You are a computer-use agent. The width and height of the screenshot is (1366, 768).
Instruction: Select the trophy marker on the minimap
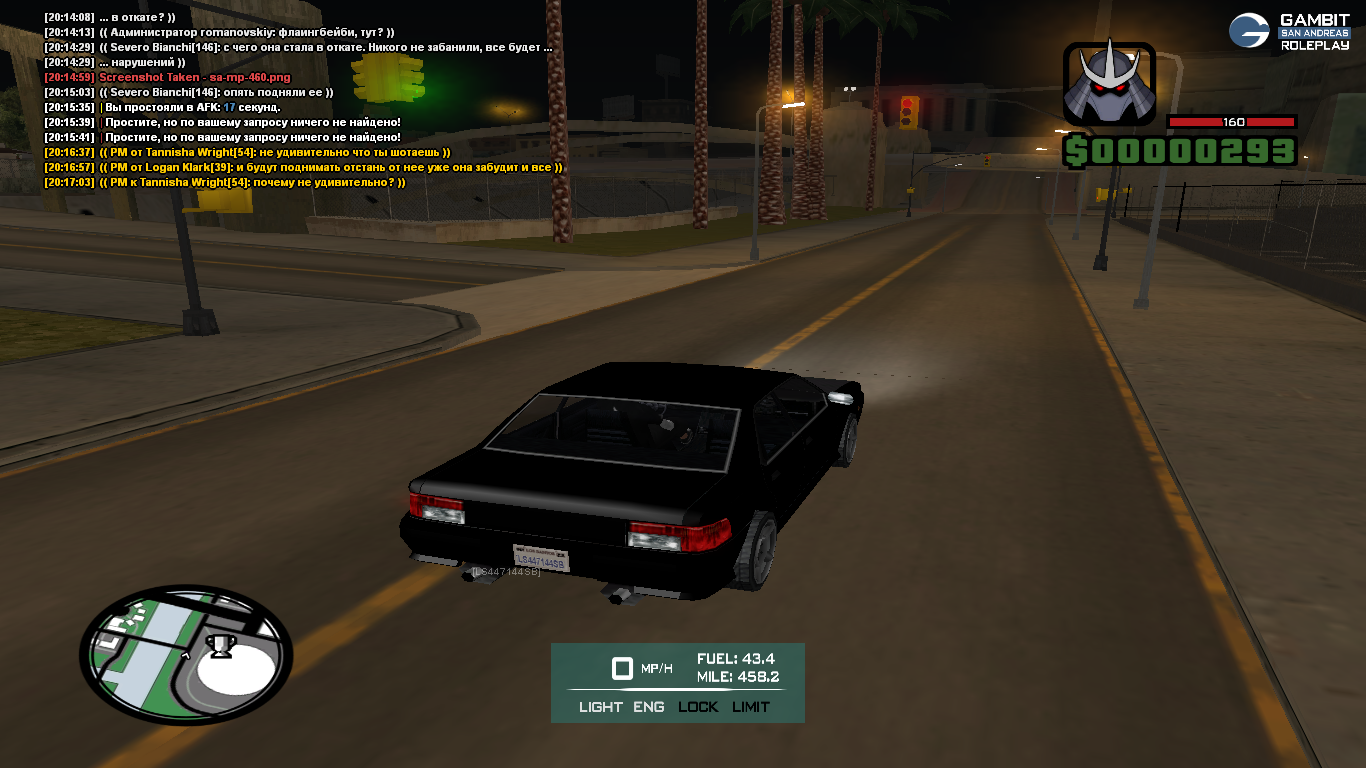(x=220, y=646)
